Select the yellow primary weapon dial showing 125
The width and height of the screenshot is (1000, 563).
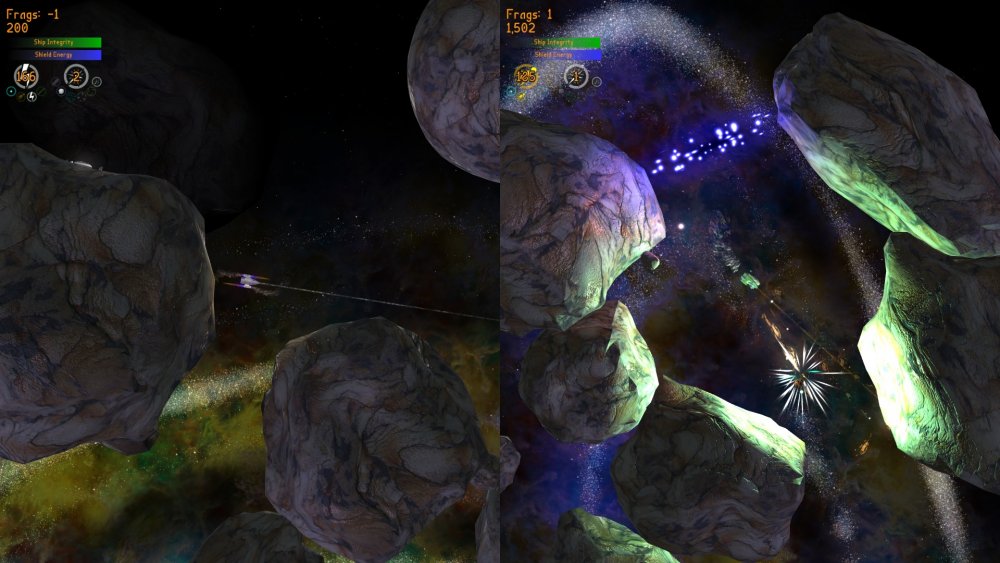[x=526, y=76]
